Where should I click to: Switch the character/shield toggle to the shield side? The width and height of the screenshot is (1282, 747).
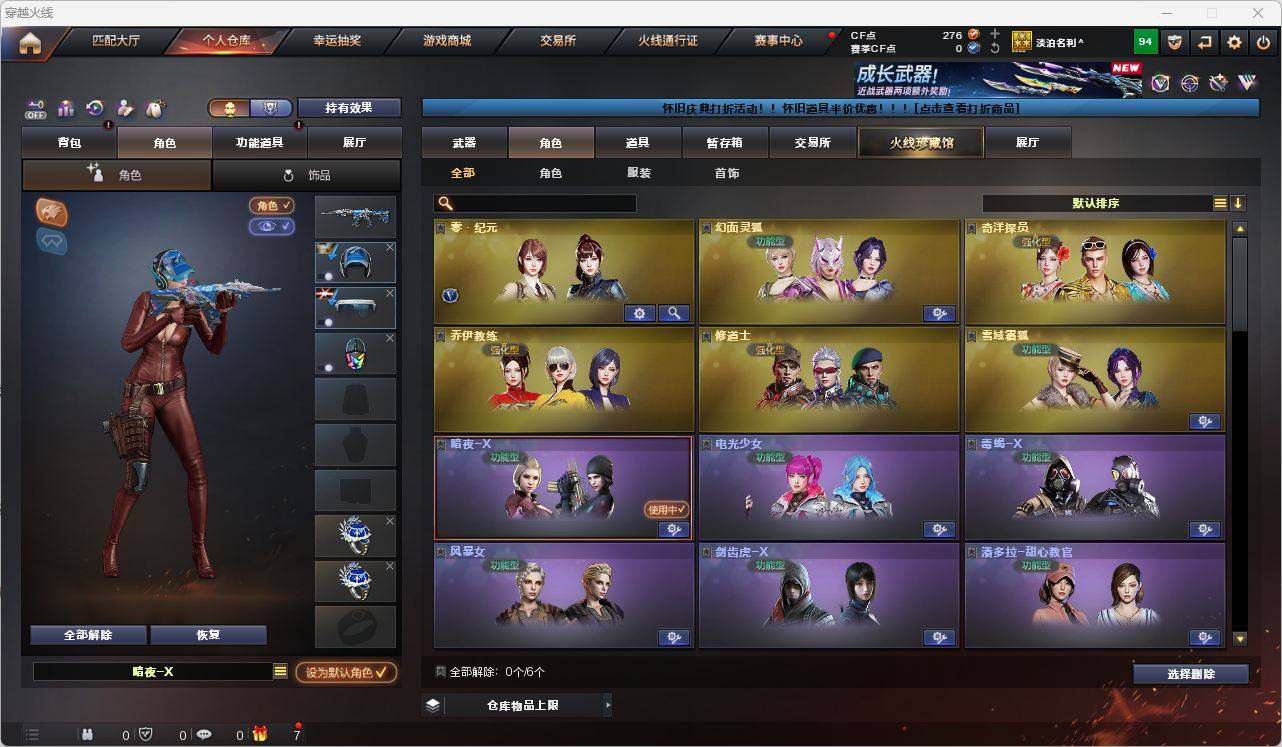[270, 108]
